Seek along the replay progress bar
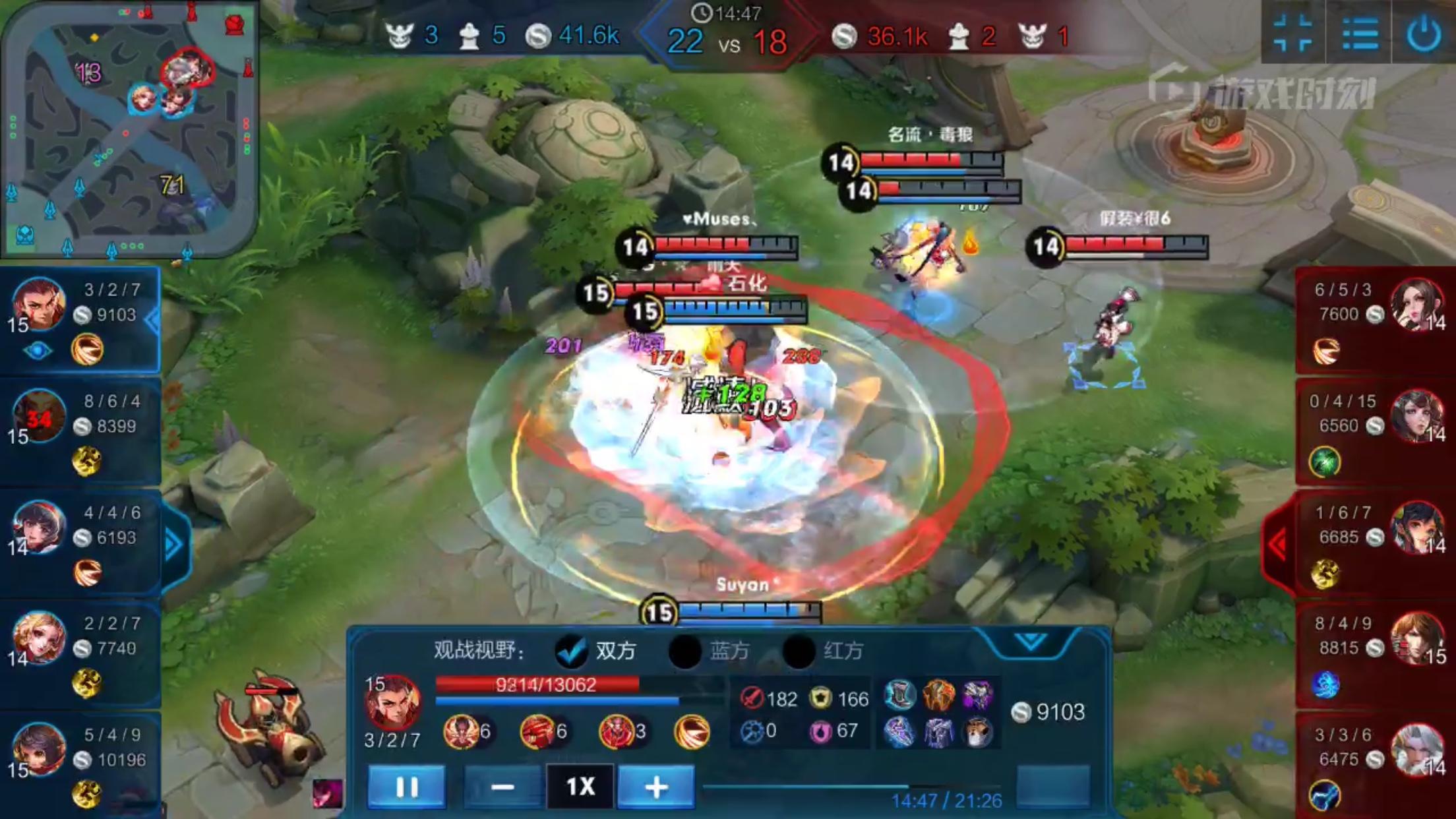 coord(851,787)
